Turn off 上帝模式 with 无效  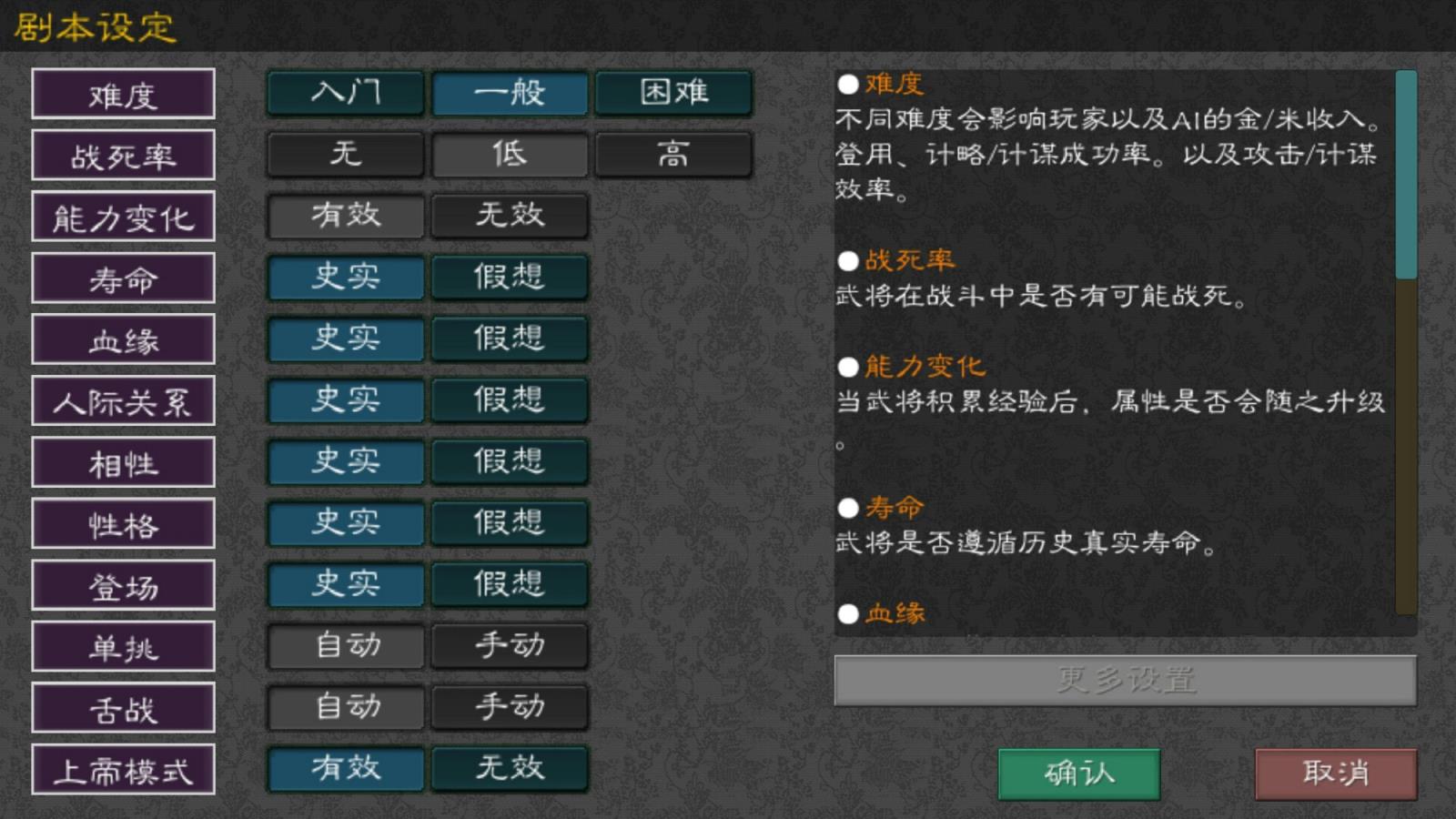pos(510,769)
